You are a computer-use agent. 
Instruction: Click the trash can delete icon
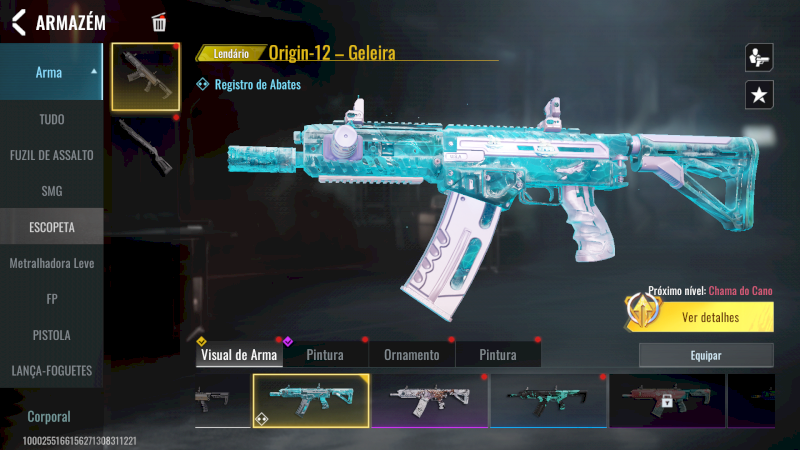159,22
